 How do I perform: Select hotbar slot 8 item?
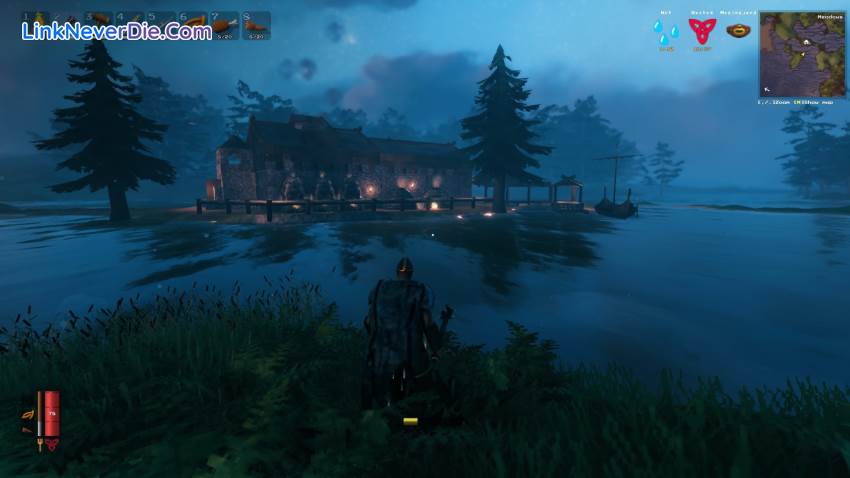256,25
